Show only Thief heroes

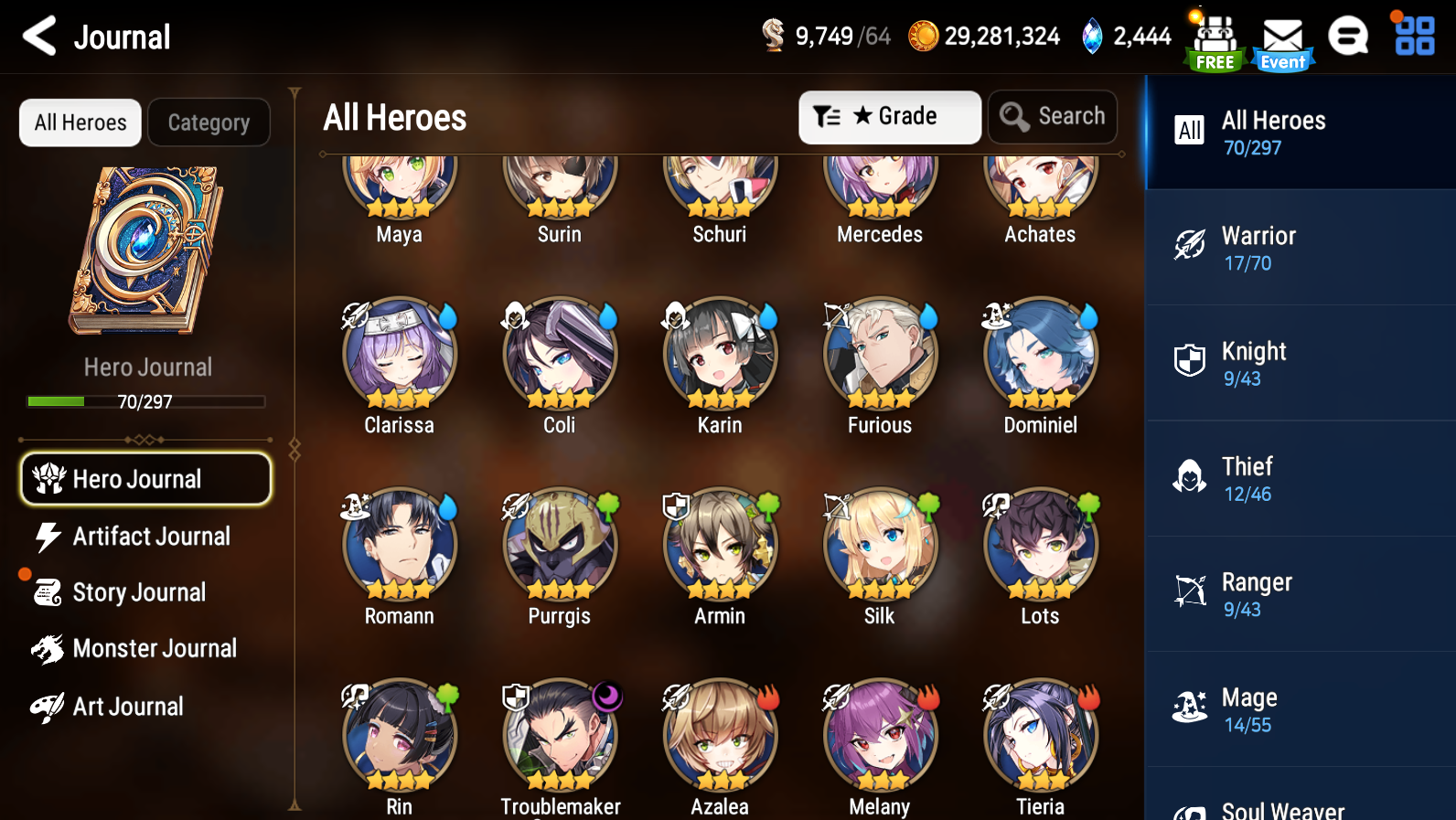coord(1299,479)
